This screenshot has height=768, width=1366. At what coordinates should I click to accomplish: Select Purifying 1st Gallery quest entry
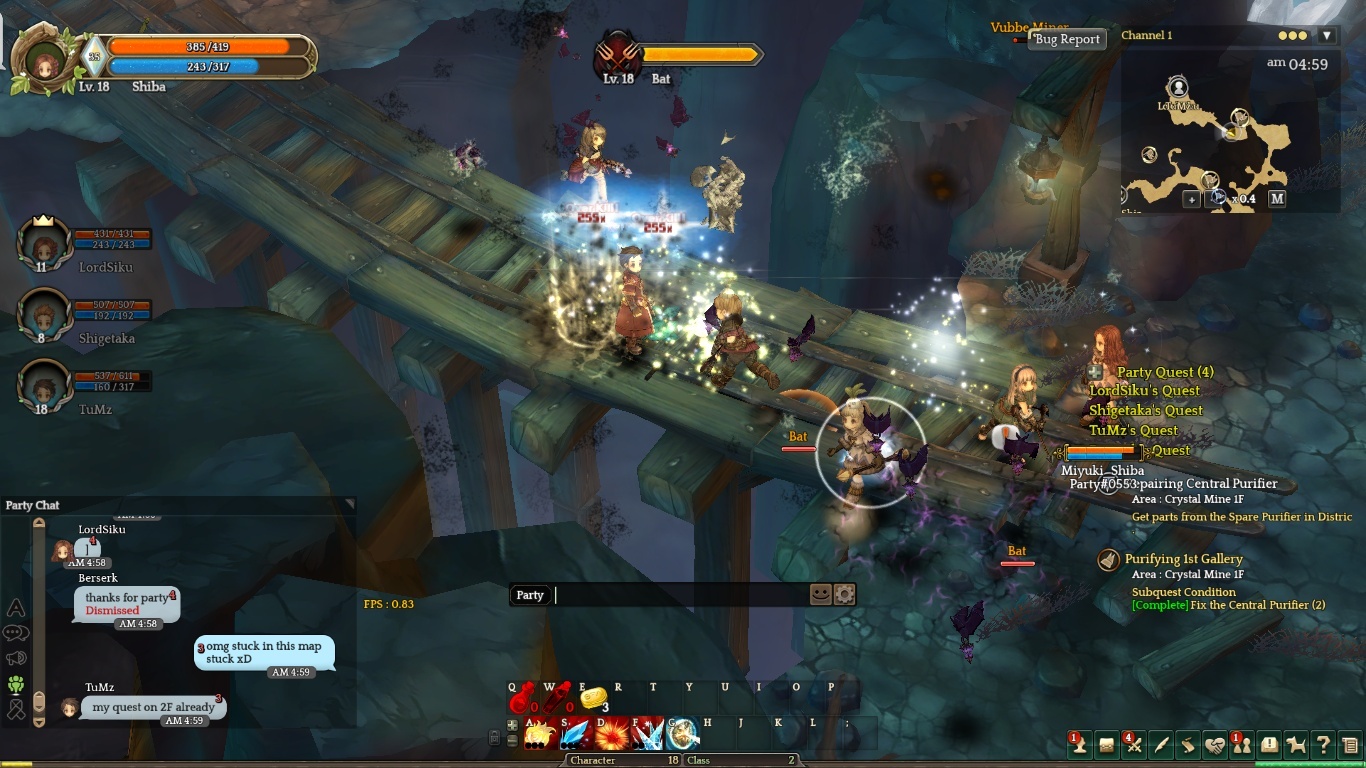(1183, 559)
